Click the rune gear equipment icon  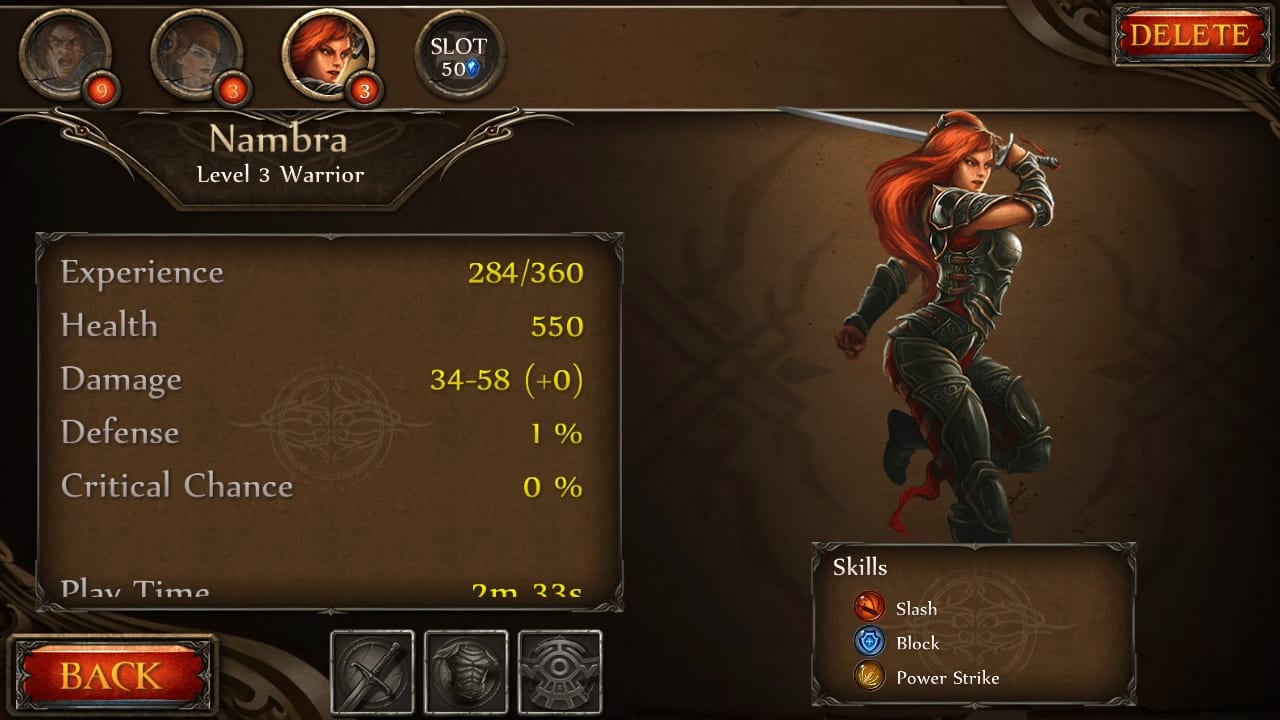click(560, 670)
